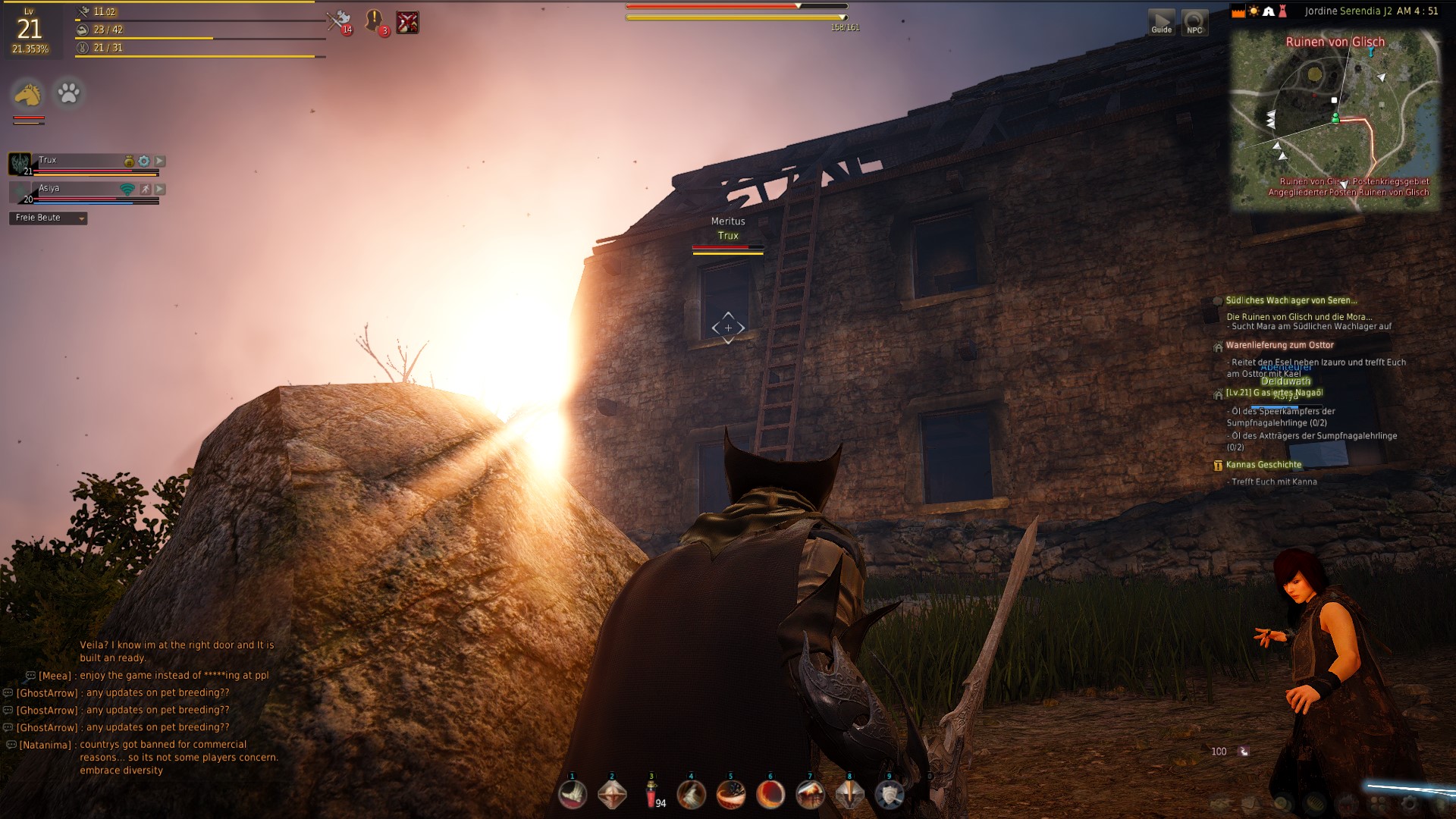
Task: Click the NPC finder button
Action: 1194,22
